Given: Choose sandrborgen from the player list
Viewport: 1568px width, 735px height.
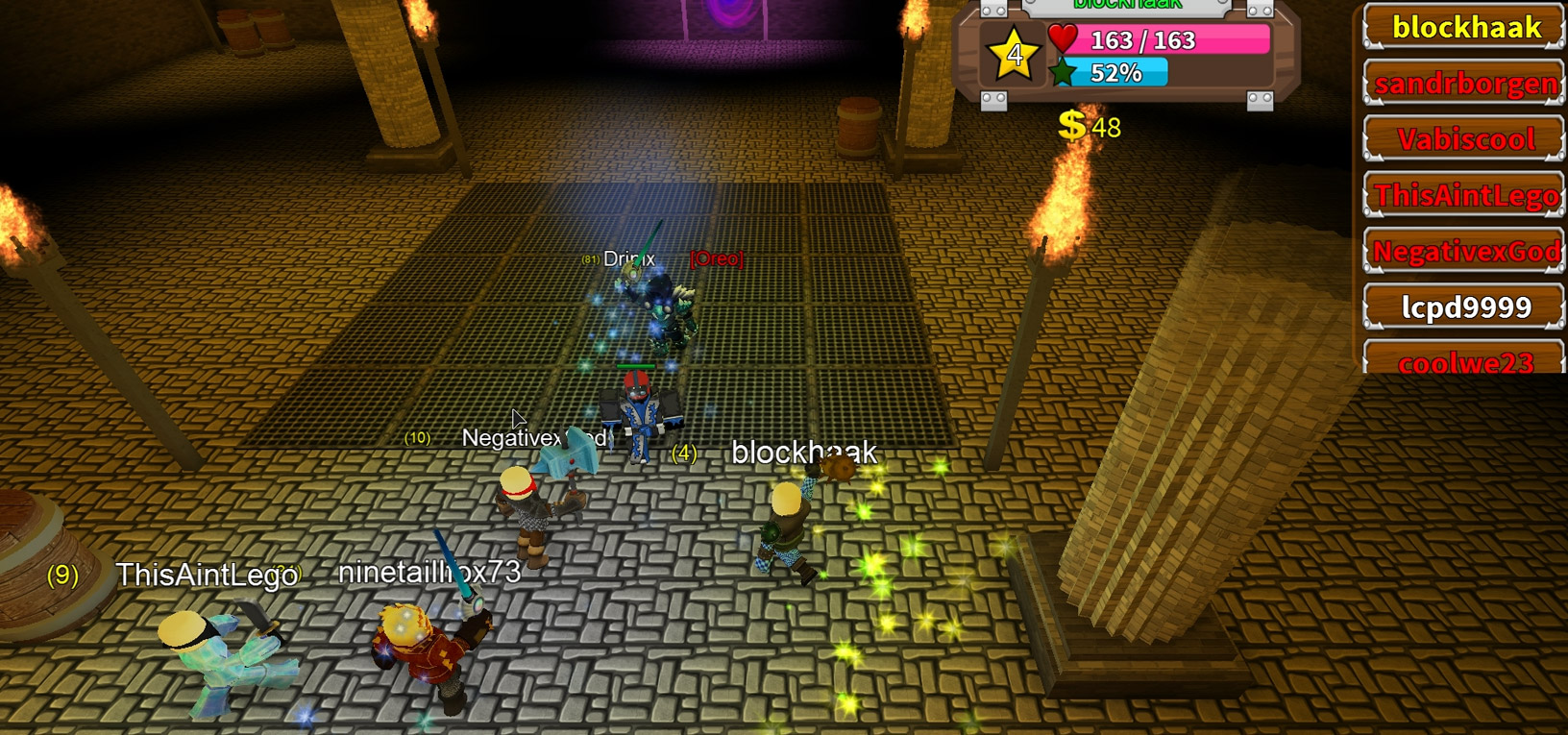Looking at the screenshot, I should [1465, 84].
